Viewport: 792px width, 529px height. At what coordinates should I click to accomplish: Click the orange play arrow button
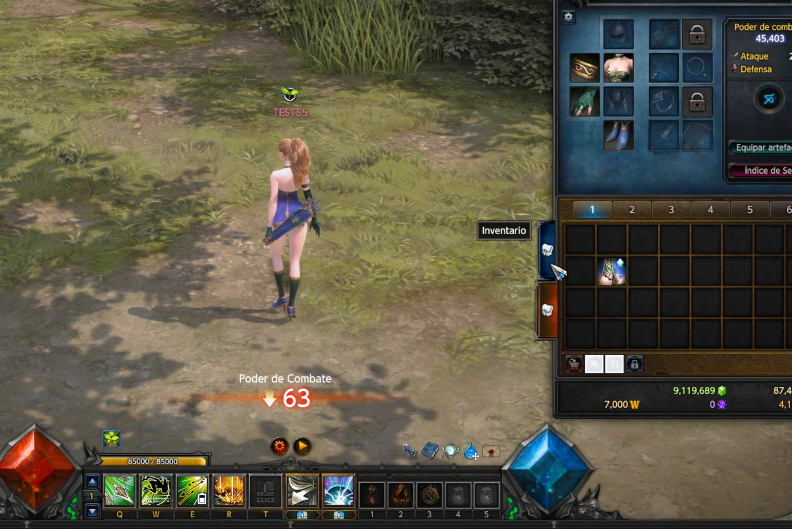click(302, 447)
